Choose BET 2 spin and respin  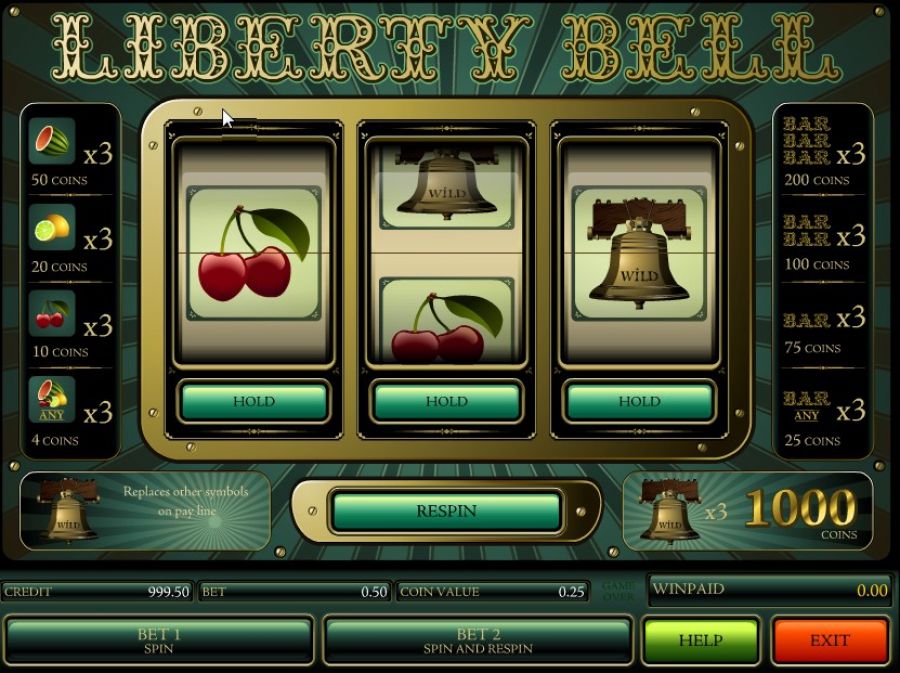(x=477, y=641)
